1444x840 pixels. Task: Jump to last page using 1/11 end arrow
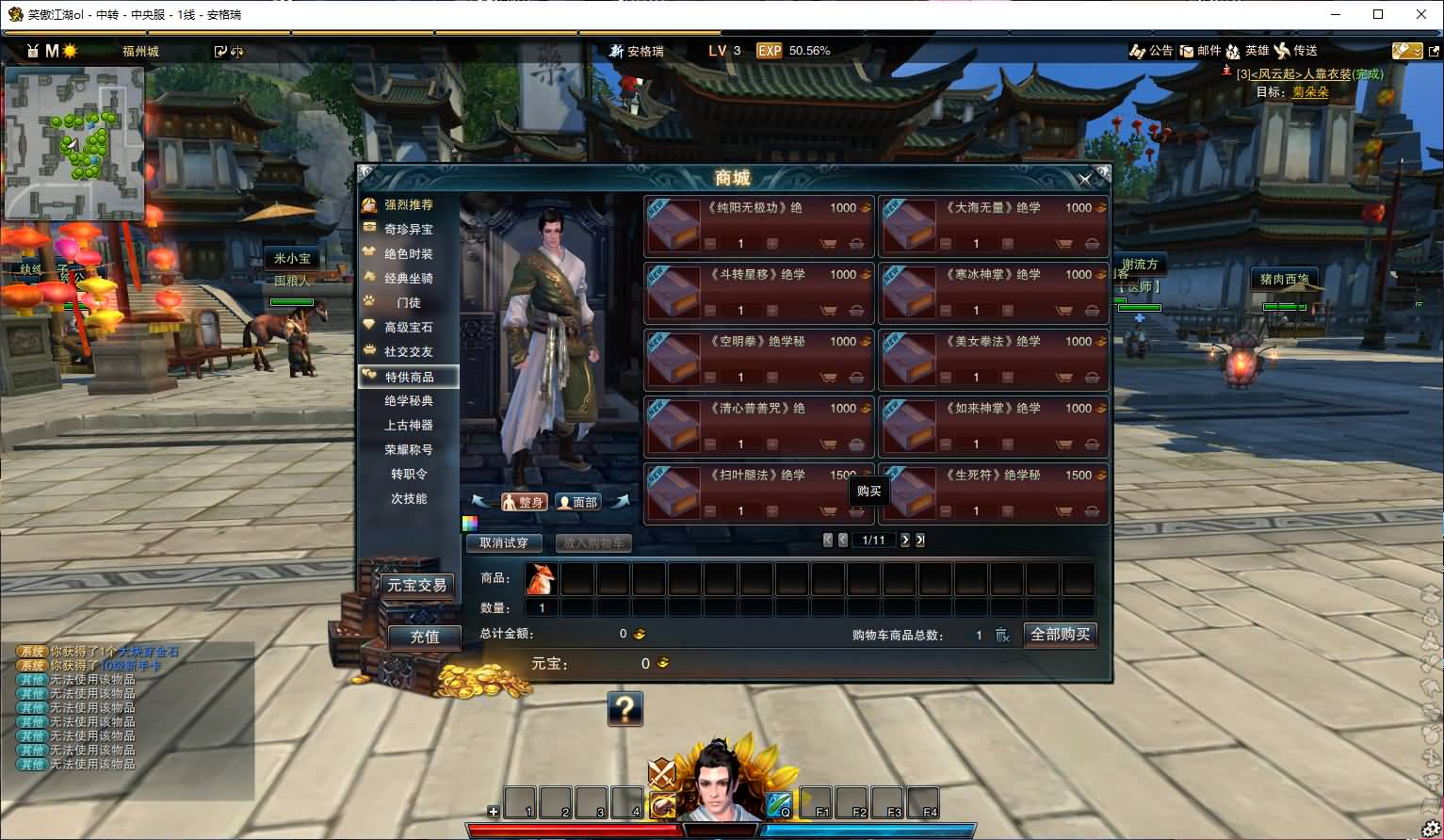[919, 540]
